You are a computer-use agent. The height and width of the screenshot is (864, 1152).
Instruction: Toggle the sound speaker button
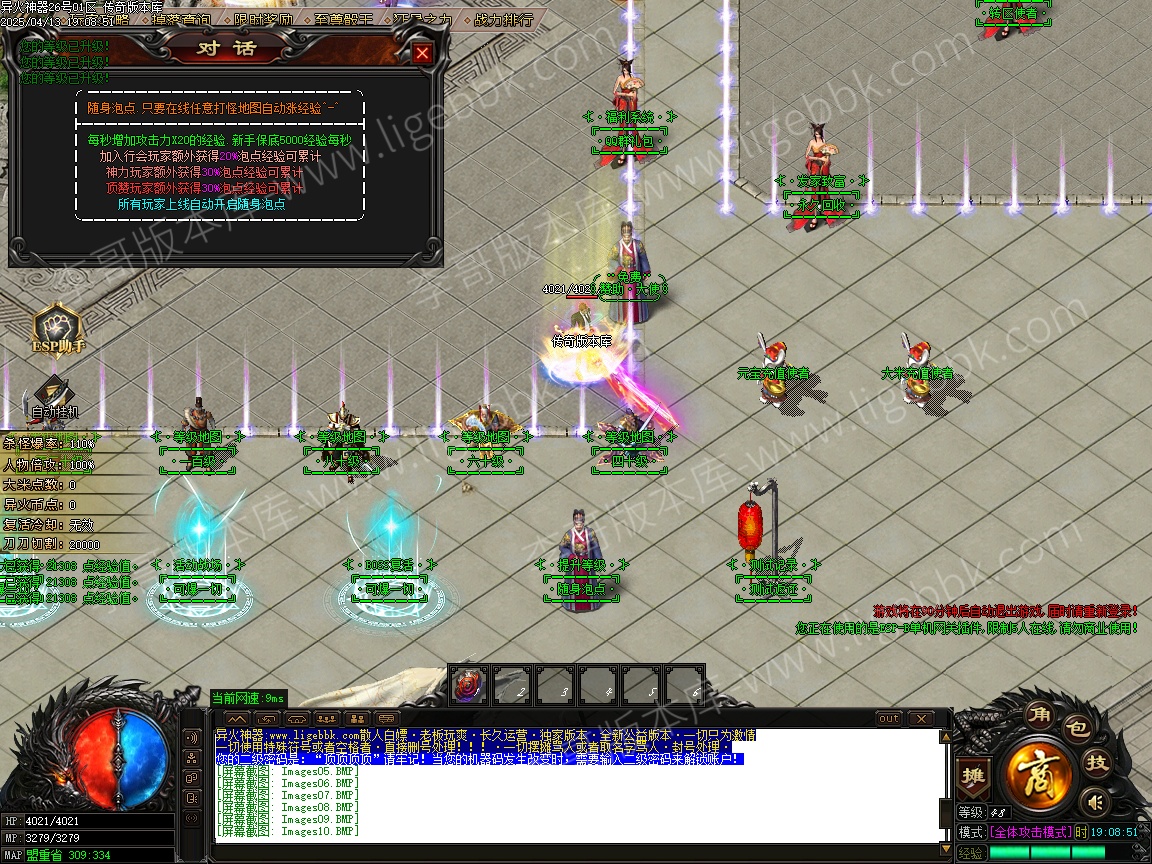coord(1097,801)
